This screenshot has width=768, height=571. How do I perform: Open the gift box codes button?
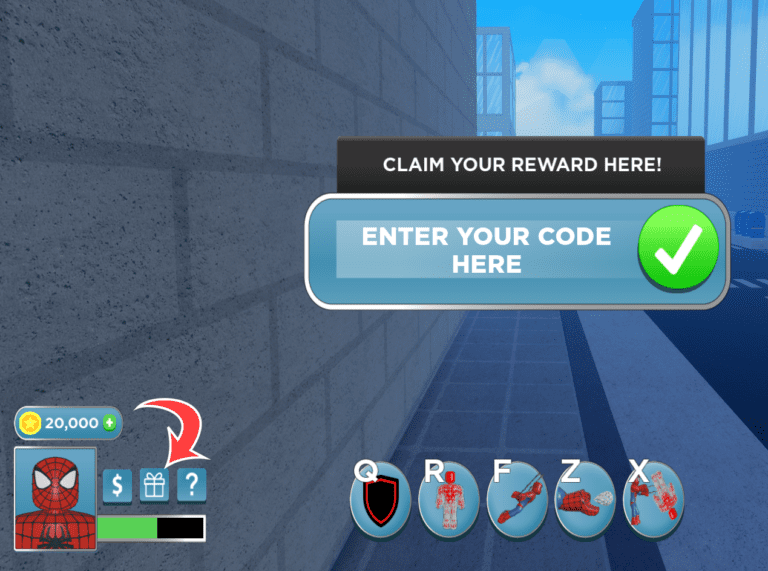pos(154,486)
